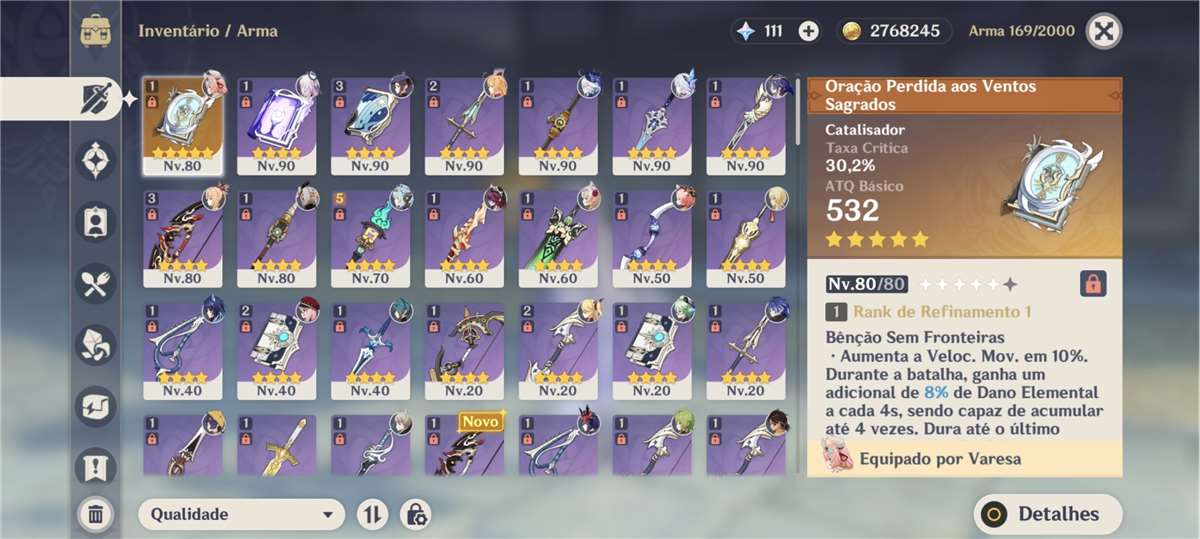Select the Nv.80 refinement 3 red bow
The width and height of the screenshot is (1200, 539).
click(183, 237)
